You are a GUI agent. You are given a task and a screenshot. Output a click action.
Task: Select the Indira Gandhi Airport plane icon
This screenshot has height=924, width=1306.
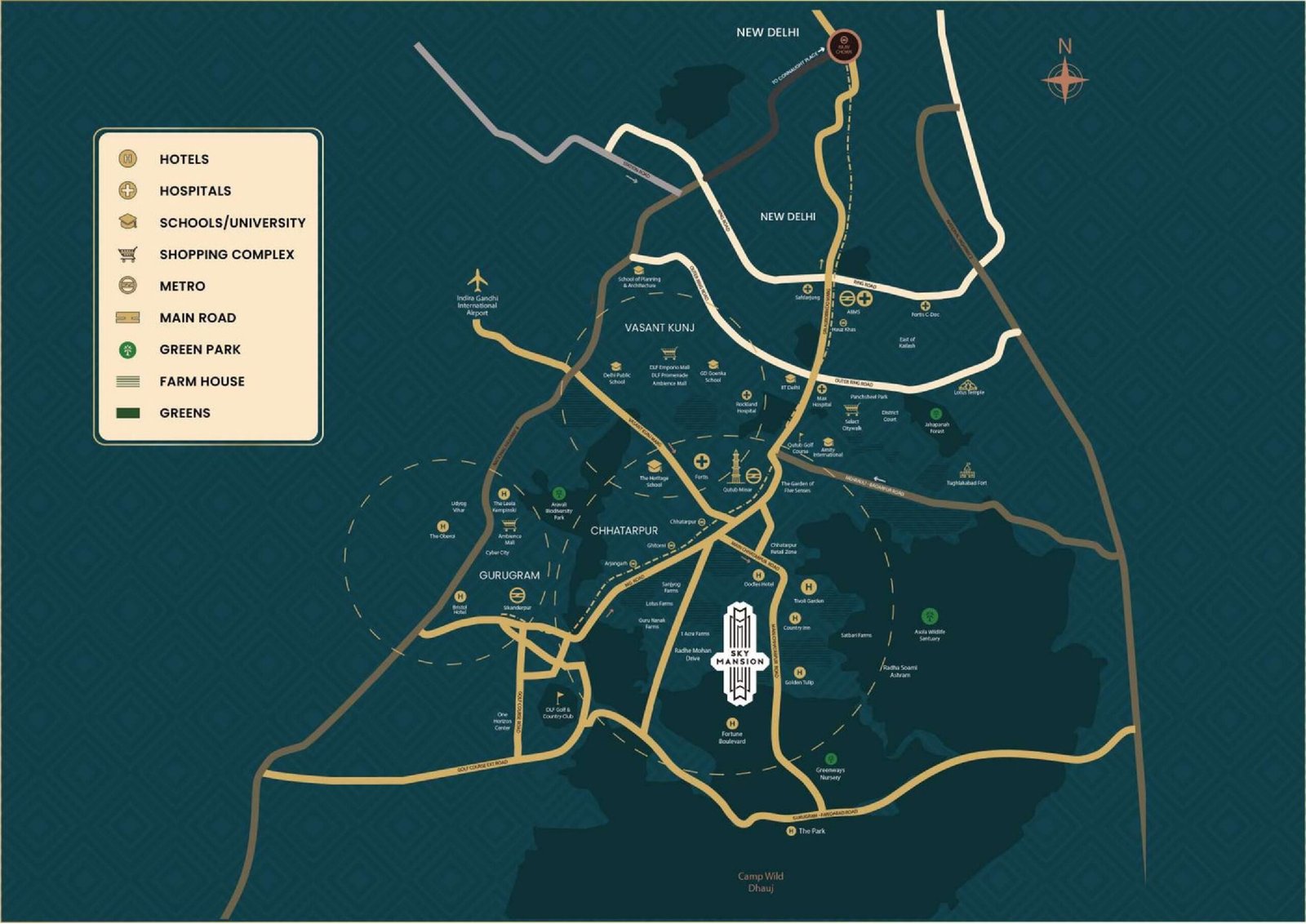click(x=478, y=280)
